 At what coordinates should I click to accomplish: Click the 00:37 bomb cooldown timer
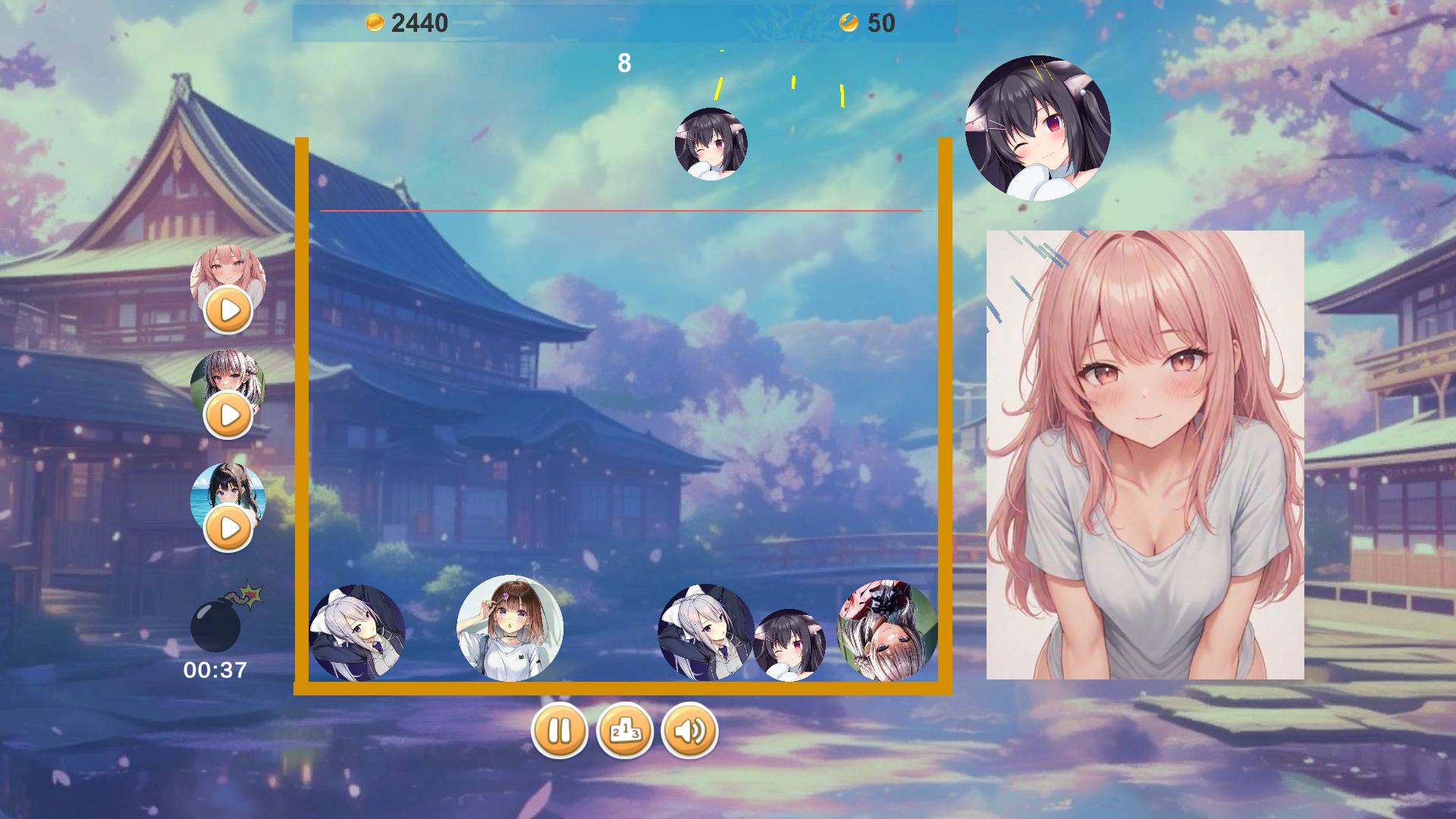click(x=215, y=669)
